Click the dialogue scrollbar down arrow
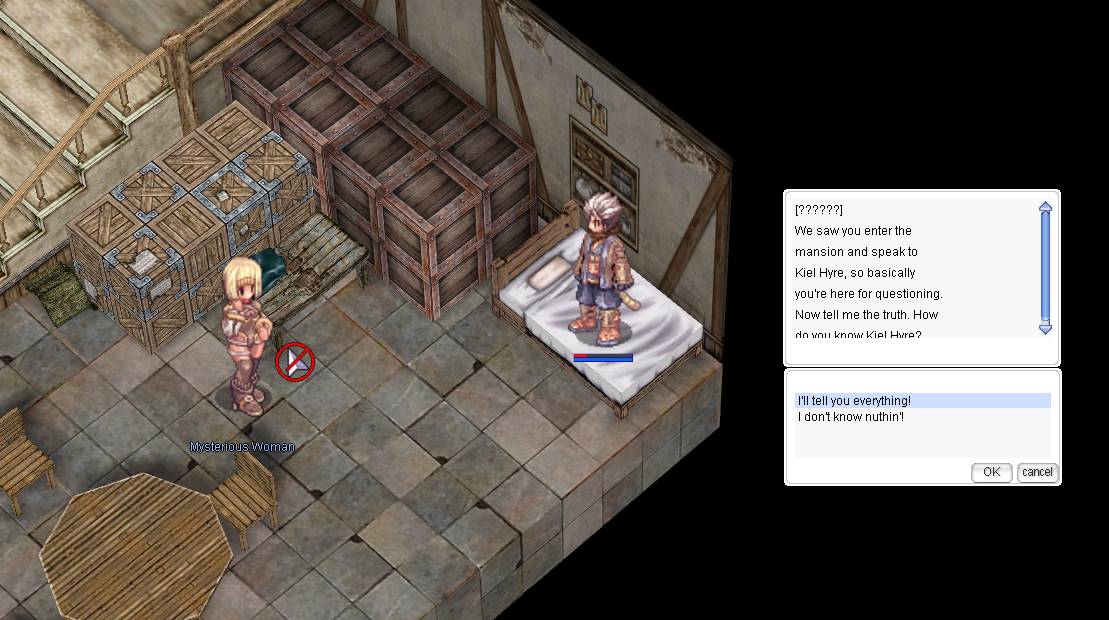The width and height of the screenshot is (1109, 620). coord(1045,328)
